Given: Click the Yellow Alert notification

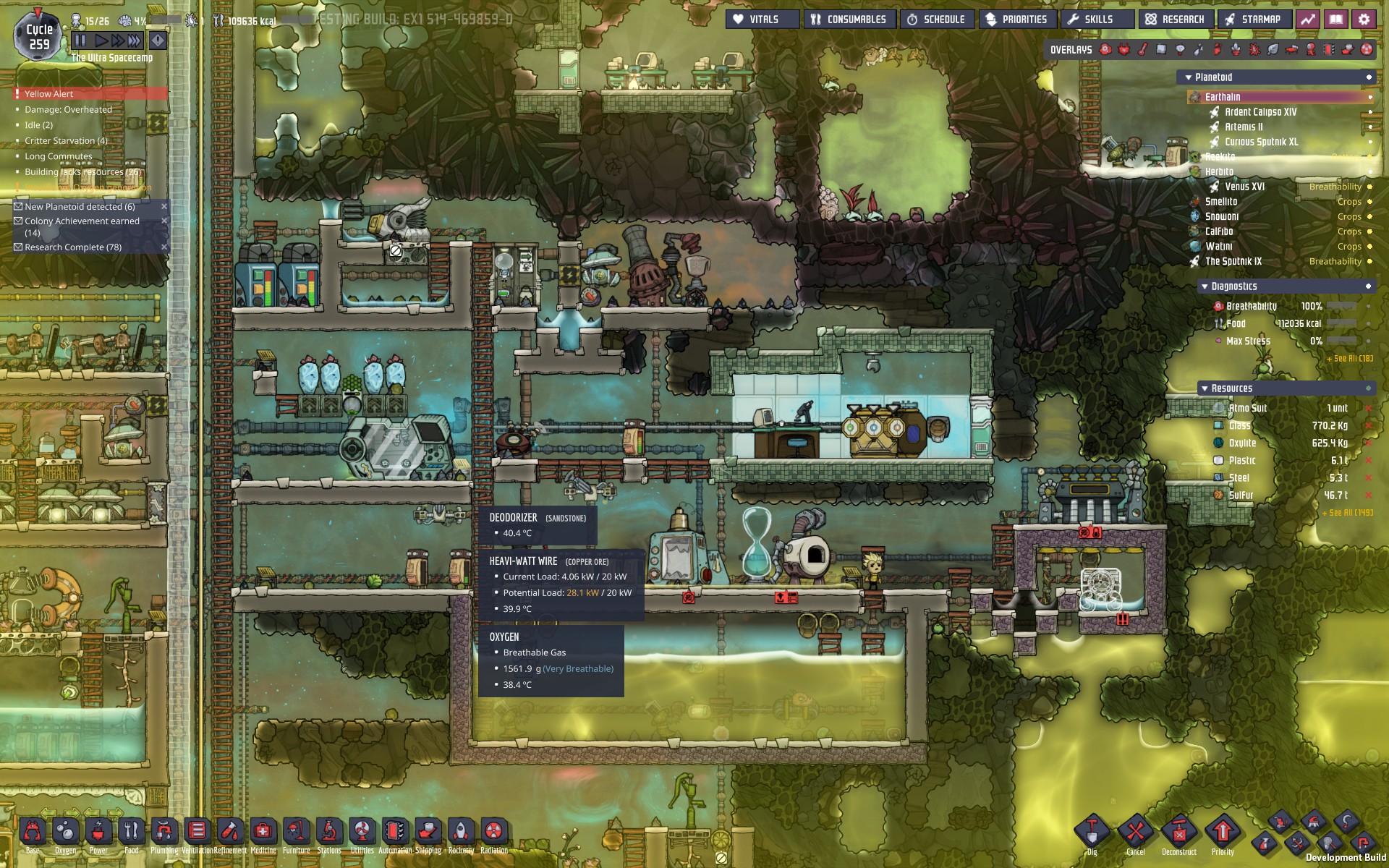Looking at the screenshot, I should point(49,94).
